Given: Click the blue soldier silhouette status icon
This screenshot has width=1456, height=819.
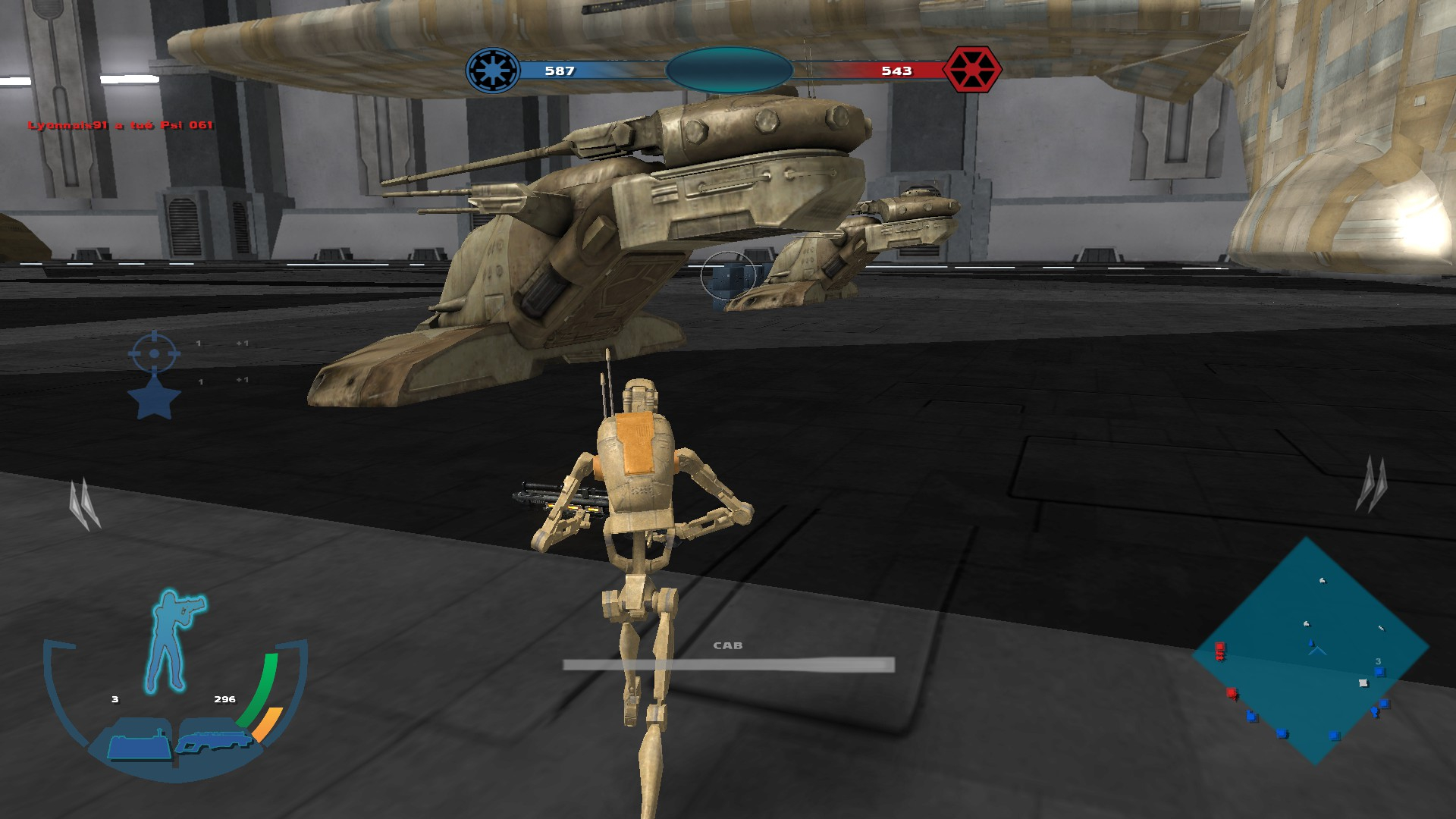Looking at the screenshot, I should click(x=176, y=641).
